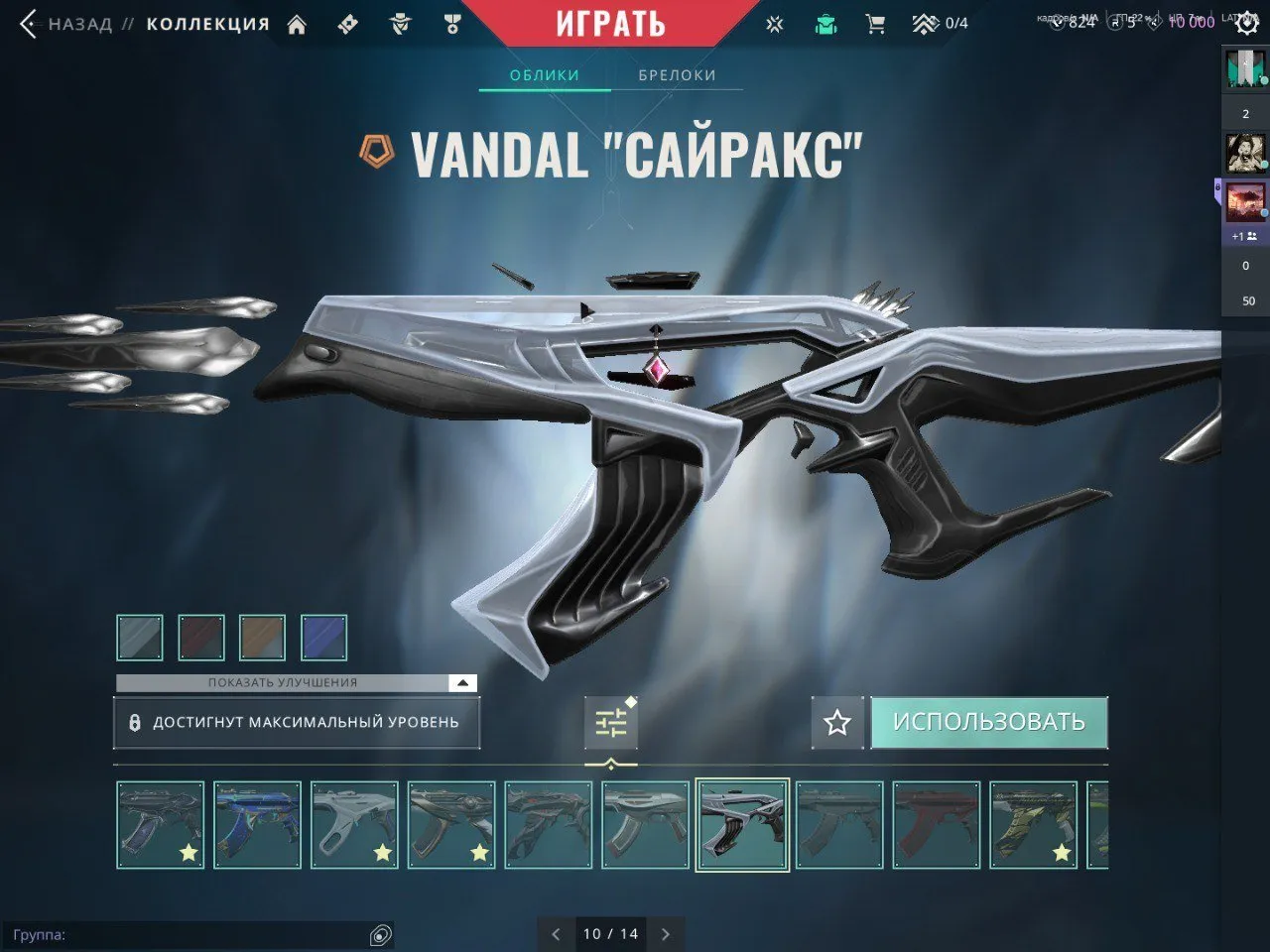Viewport: 1270px width, 952px height.
Task: Favorite the Vandal Сайракс with the star
Action: [x=836, y=722]
